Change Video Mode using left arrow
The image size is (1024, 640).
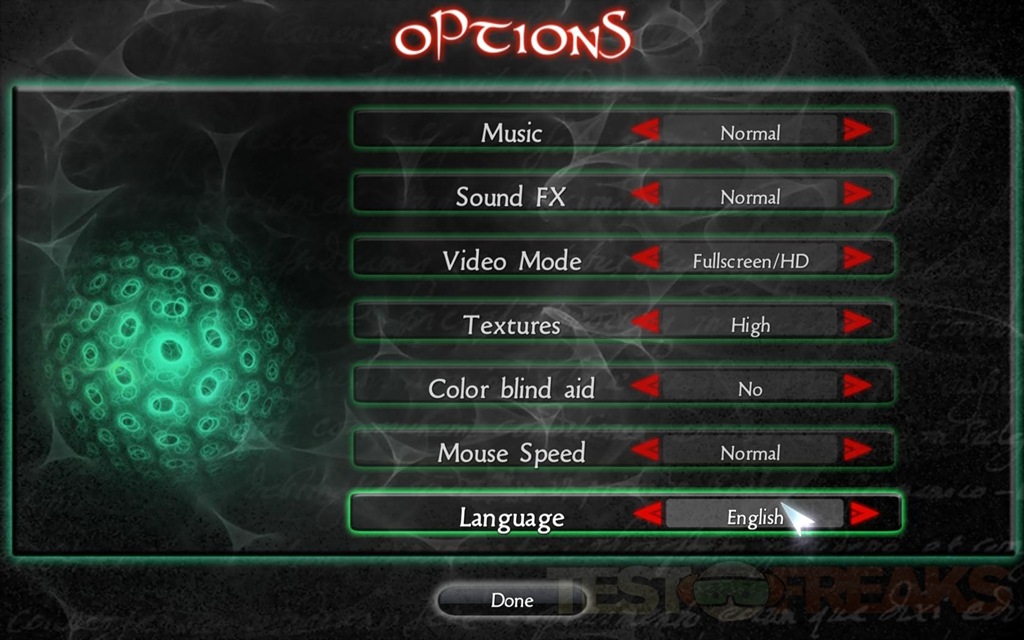(646, 259)
